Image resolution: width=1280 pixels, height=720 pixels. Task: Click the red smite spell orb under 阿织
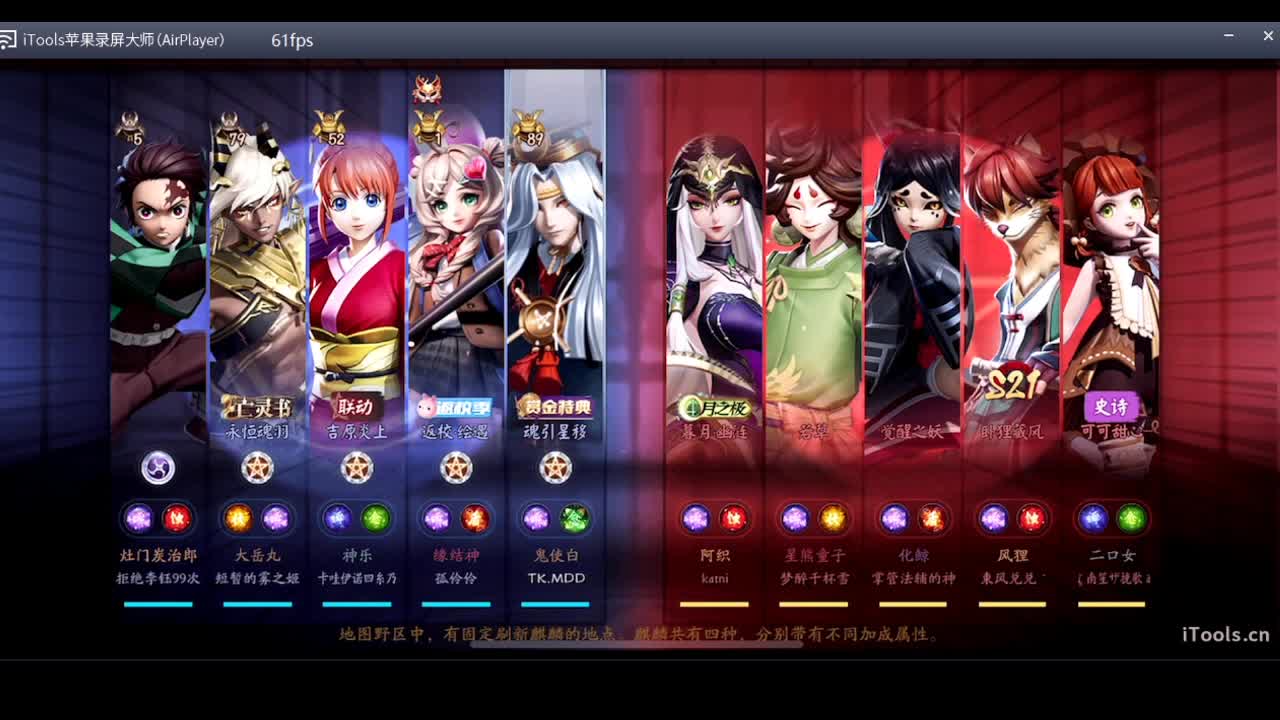(736, 518)
